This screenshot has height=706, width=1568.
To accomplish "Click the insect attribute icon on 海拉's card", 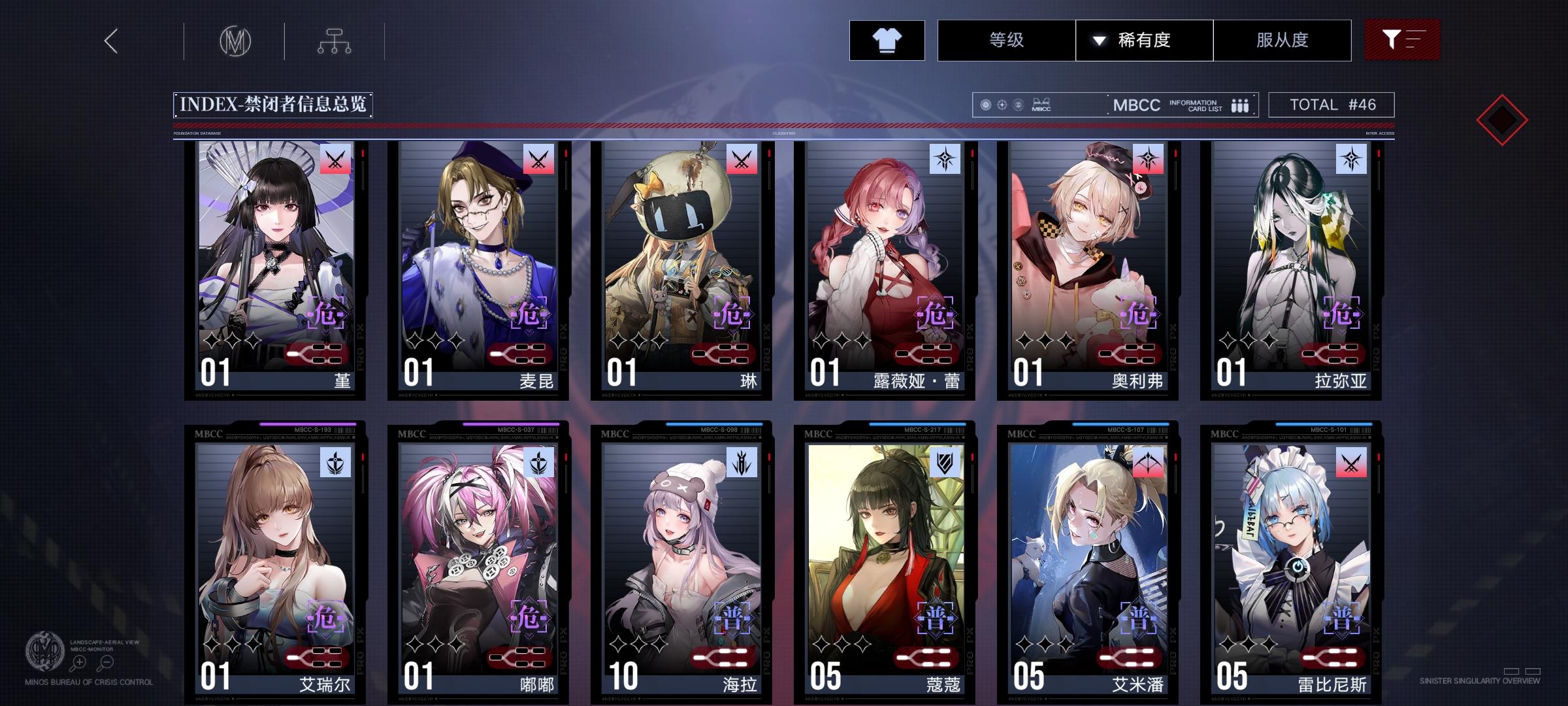I will pyautogui.click(x=743, y=462).
